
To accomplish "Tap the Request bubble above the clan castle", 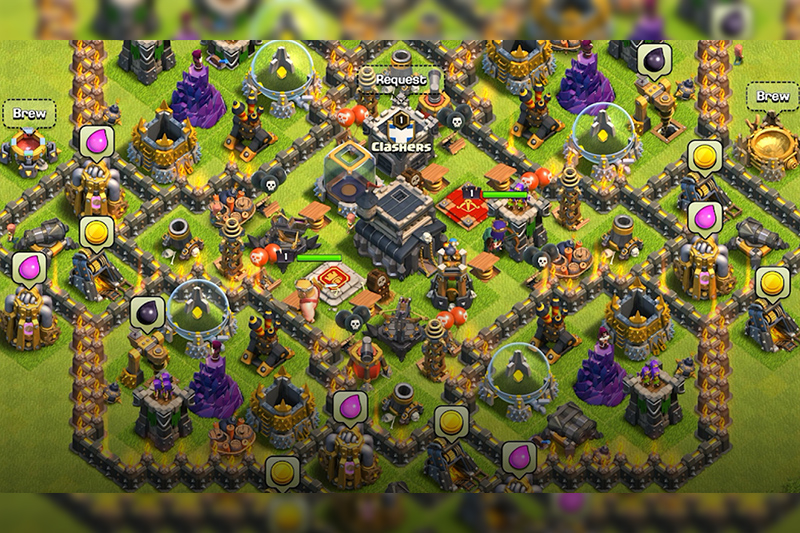I will tap(400, 79).
